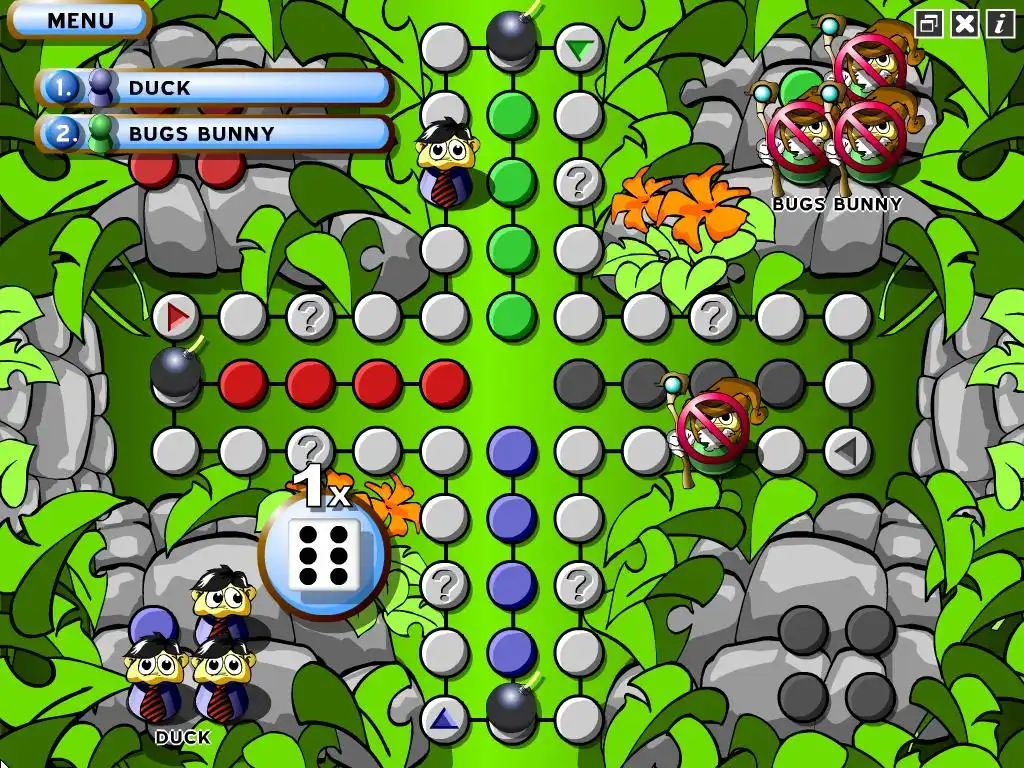Screen dimensions: 1024x768
Task: Close the game with the X button
Action: pos(965,24)
